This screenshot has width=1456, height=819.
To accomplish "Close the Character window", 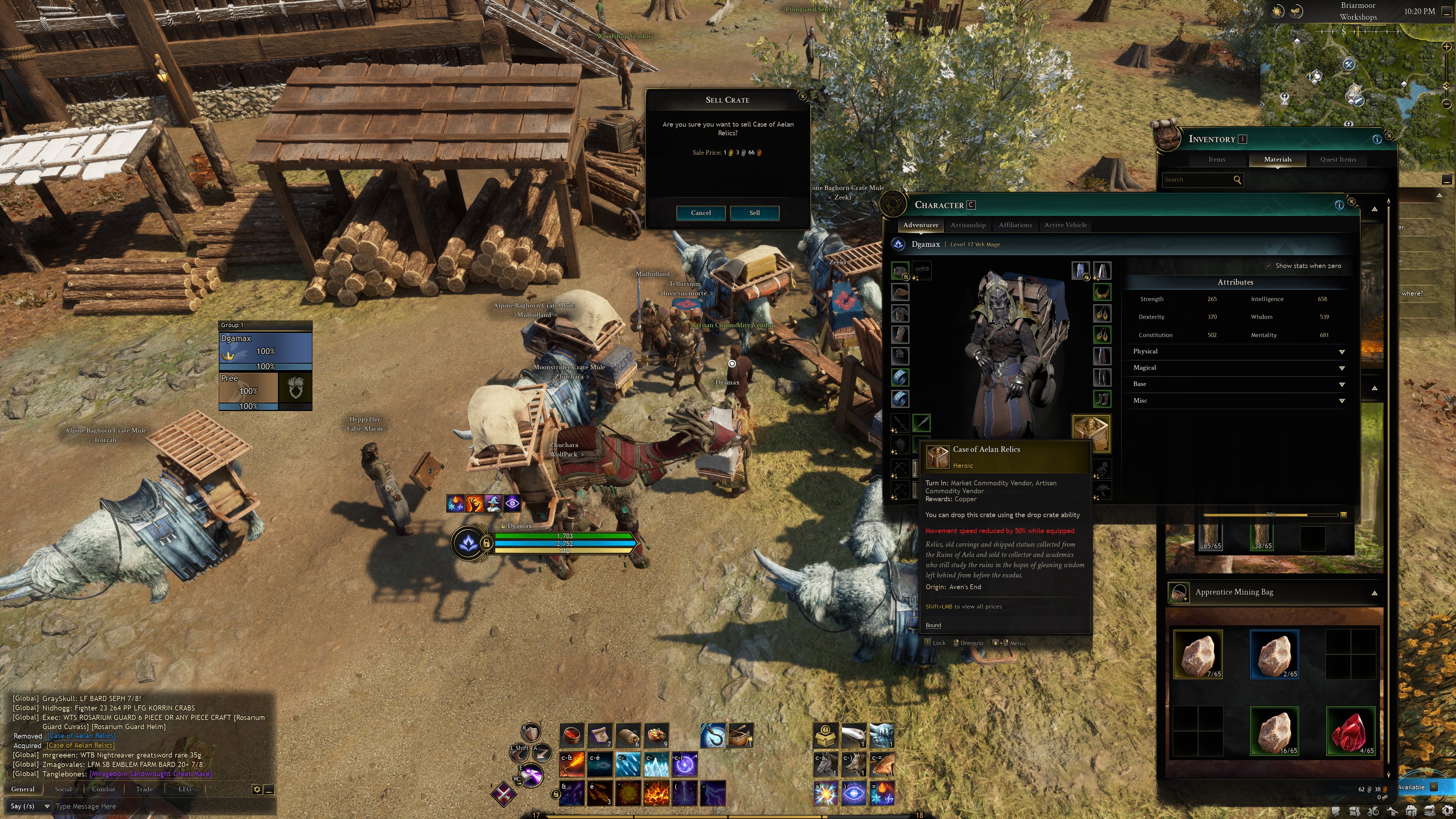I will point(1351,202).
